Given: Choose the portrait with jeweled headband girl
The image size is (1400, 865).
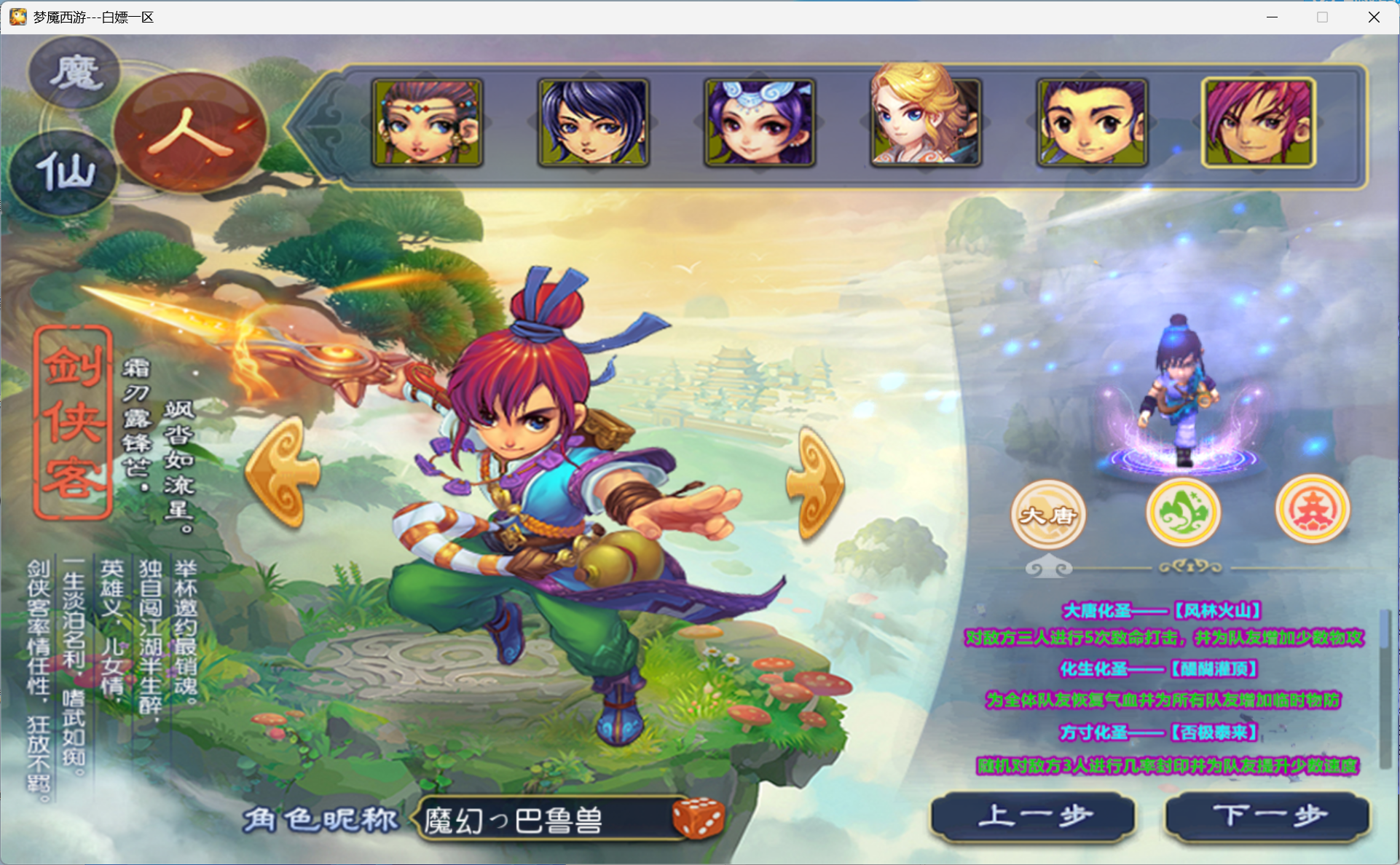Looking at the screenshot, I should [x=428, y=122].
